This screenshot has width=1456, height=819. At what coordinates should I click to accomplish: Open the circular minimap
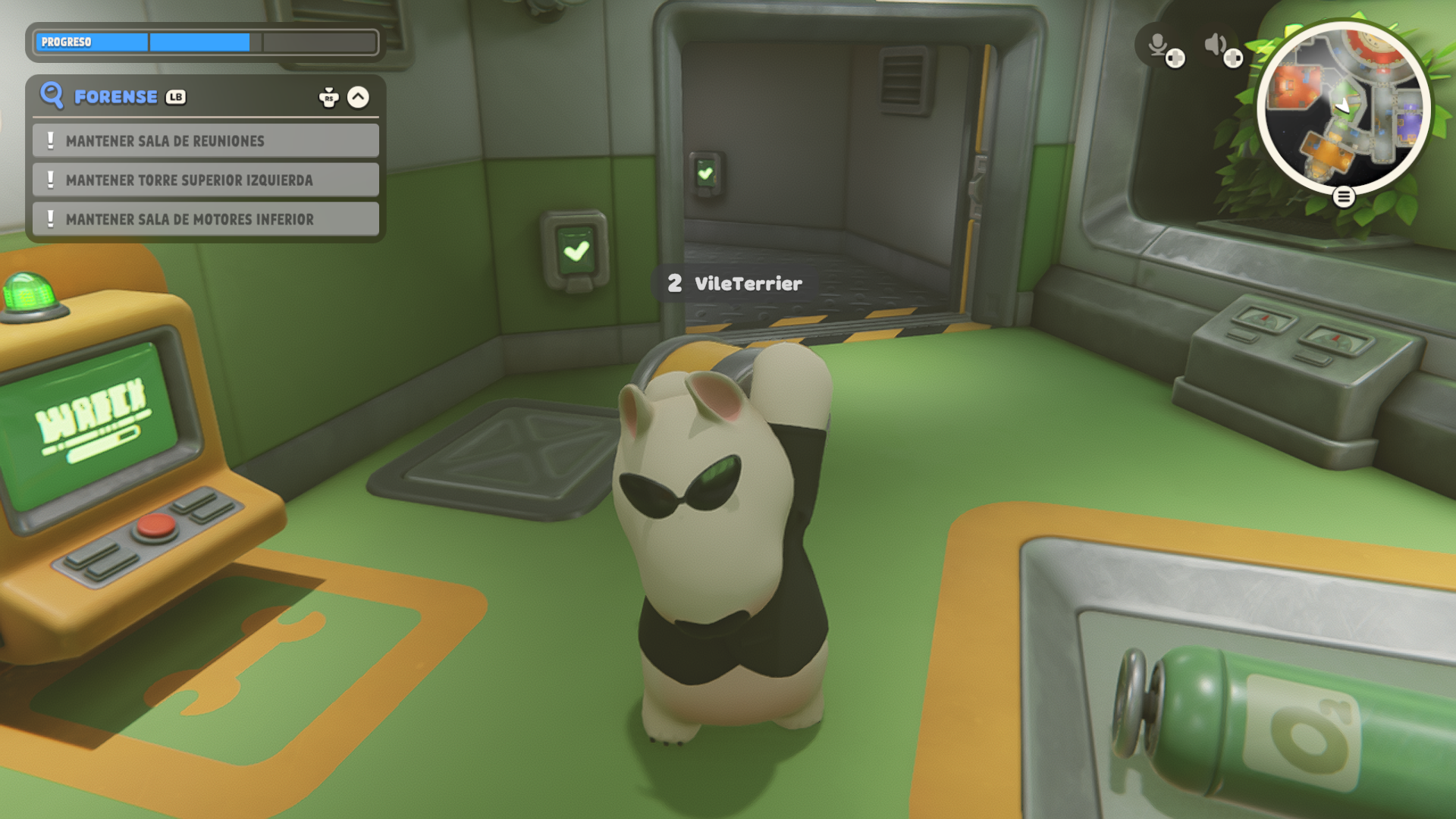click(1343, 106)
